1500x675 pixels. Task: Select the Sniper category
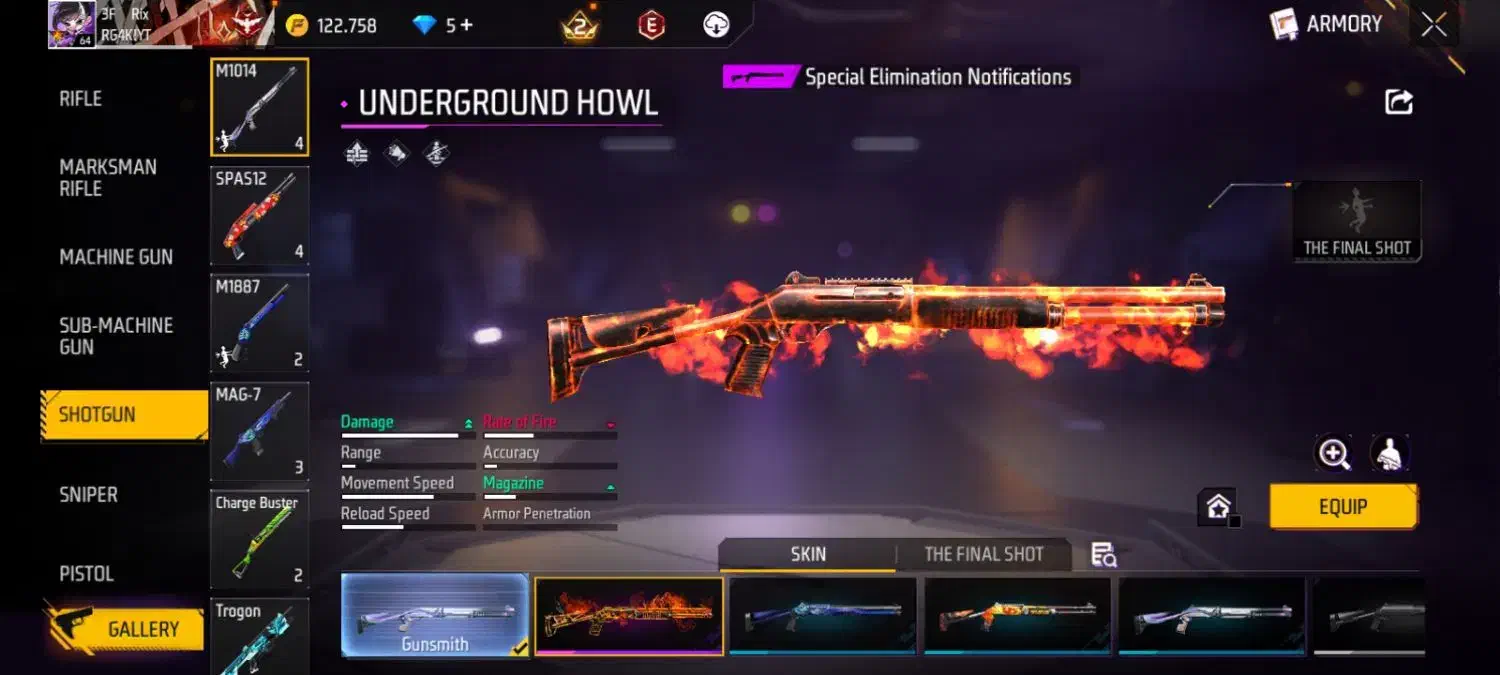click(x=88, y=494)
